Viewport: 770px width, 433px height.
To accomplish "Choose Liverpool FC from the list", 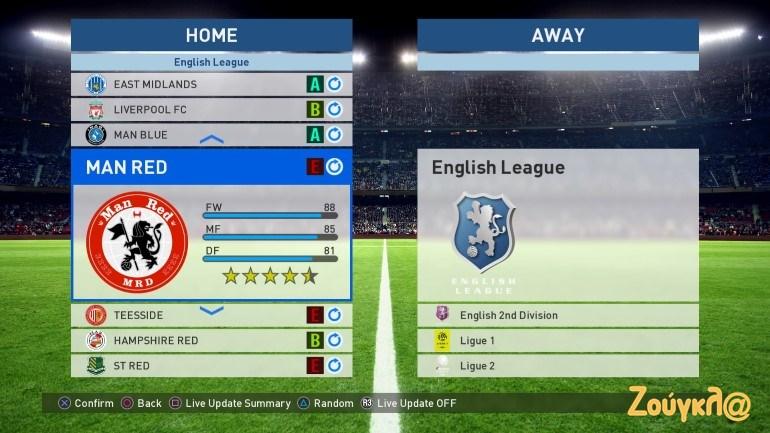I will click(x=190, y=110).
